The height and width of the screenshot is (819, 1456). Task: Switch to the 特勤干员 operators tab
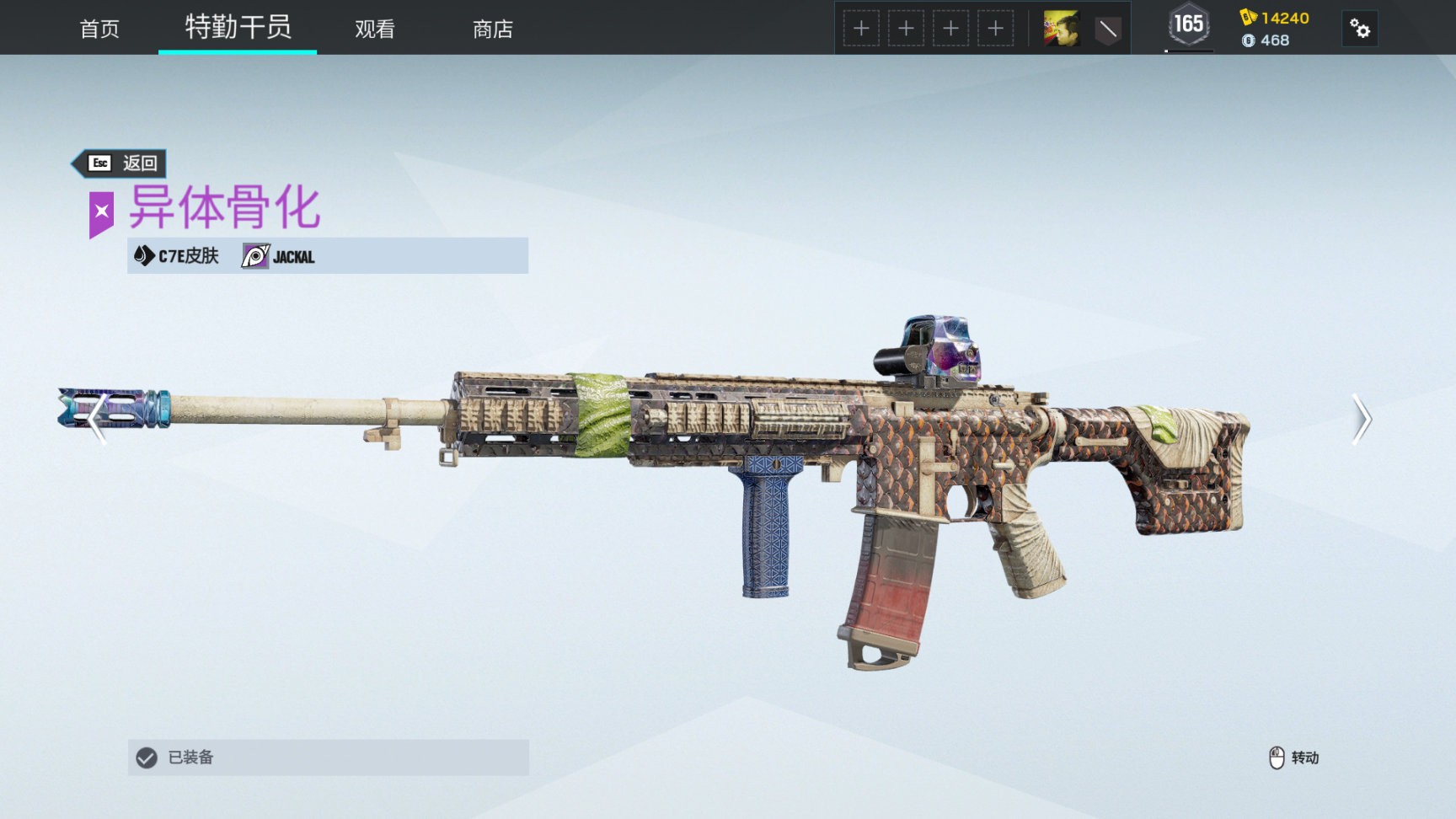[x=238, y=28]
